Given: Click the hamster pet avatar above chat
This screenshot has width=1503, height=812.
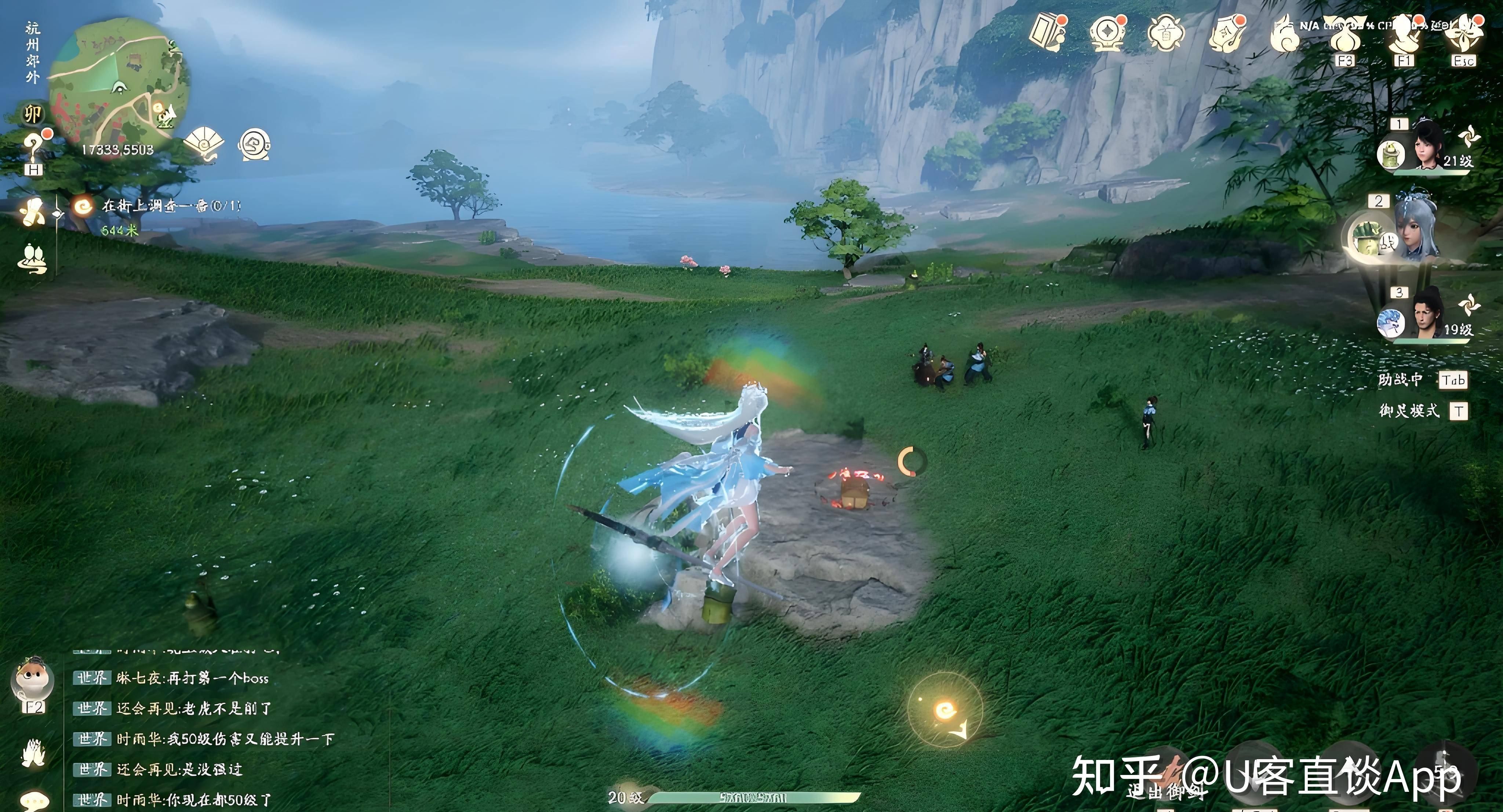Looking at the screenshot, I should (33, 683).
